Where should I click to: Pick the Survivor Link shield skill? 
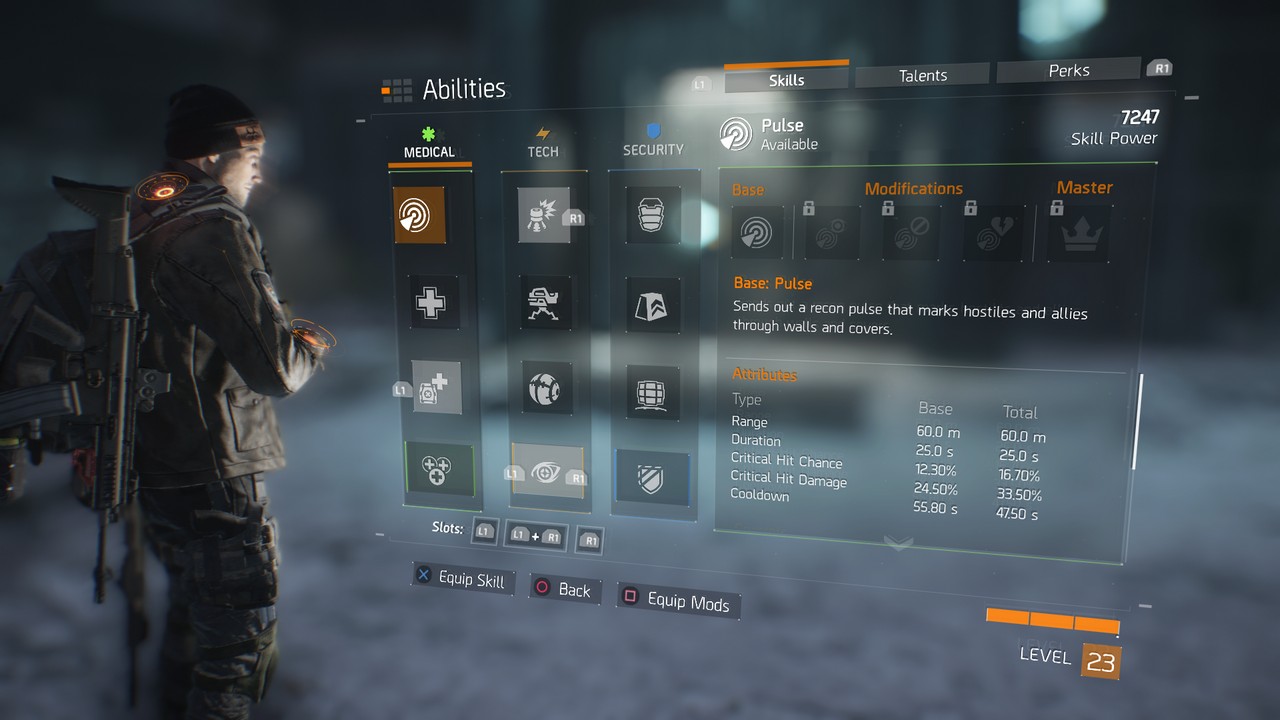pos(652,477)
